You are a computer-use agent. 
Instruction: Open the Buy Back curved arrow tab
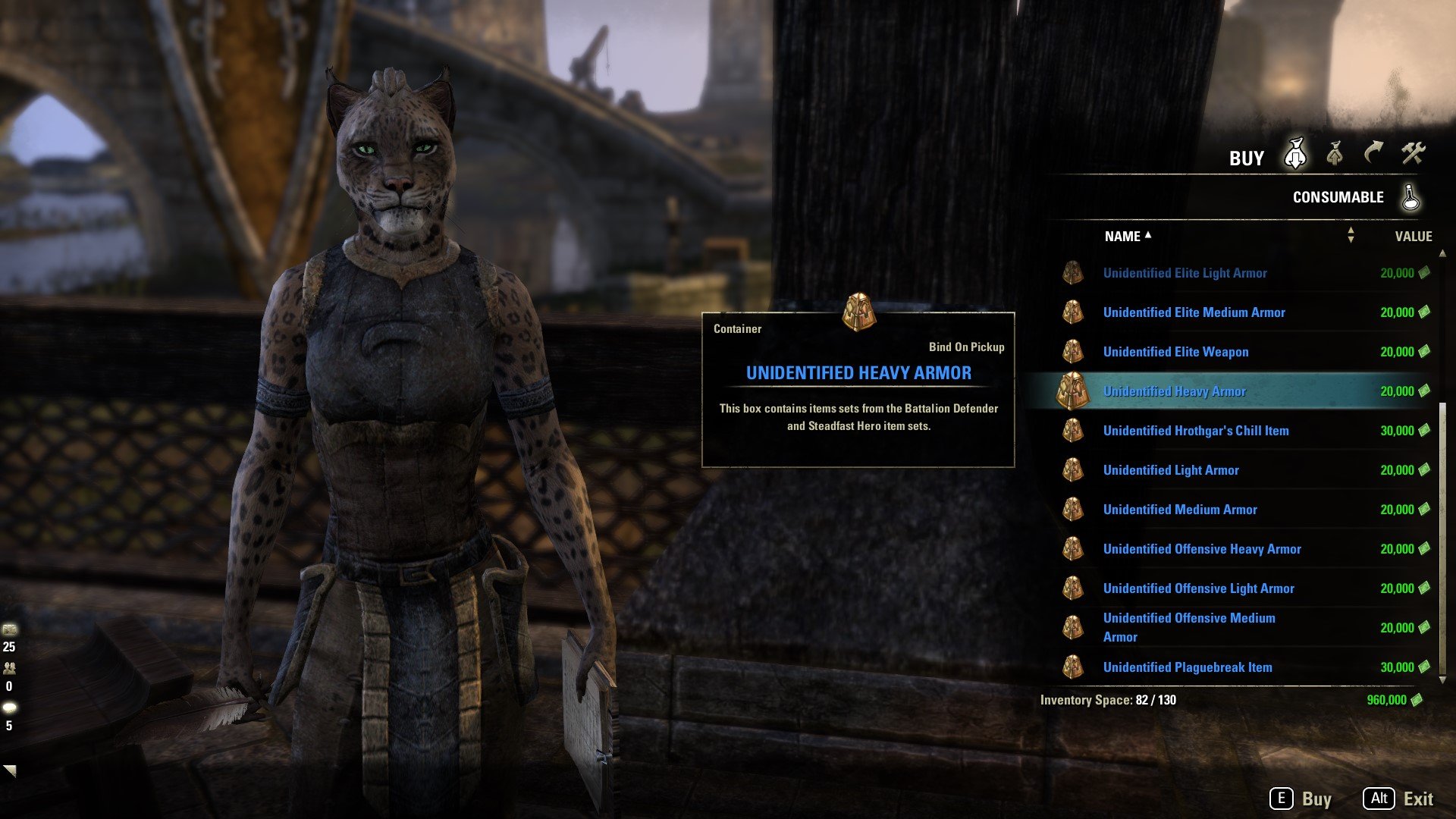click(1373, 155)
